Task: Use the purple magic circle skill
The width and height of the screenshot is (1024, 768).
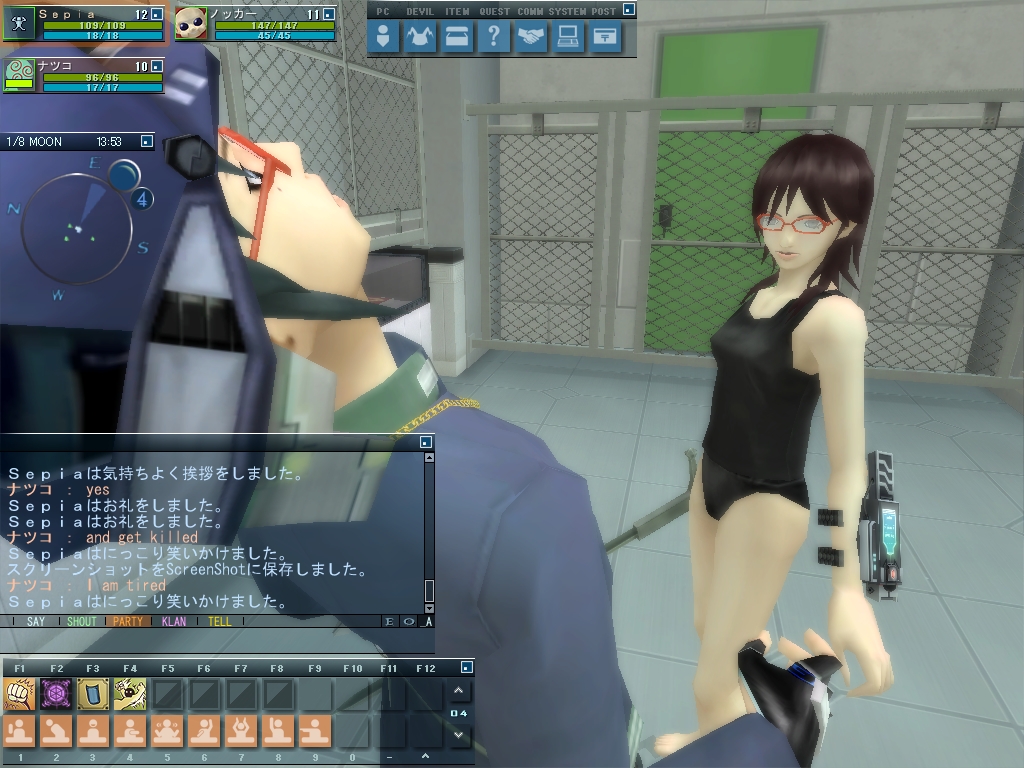Action: tap(56, 693)
